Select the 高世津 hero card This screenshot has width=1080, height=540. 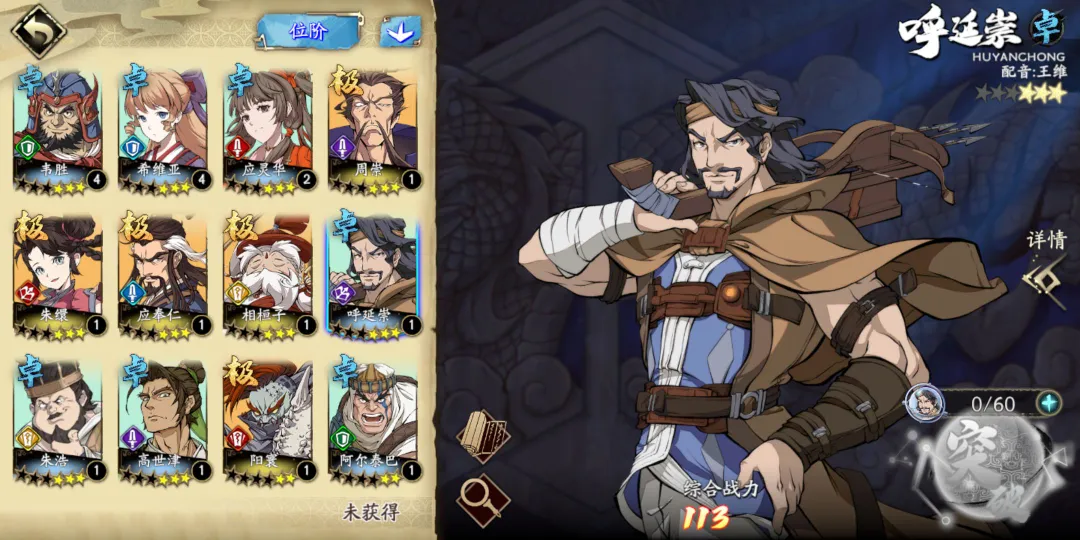click(x=163, y=420)
